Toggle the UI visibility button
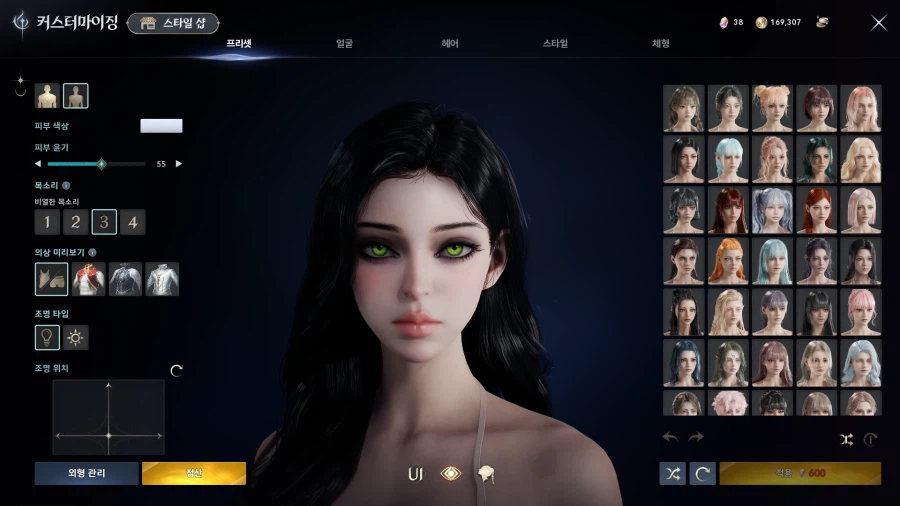Image resolution: width=900 pixels, height=506 pixels. [415, 474]
